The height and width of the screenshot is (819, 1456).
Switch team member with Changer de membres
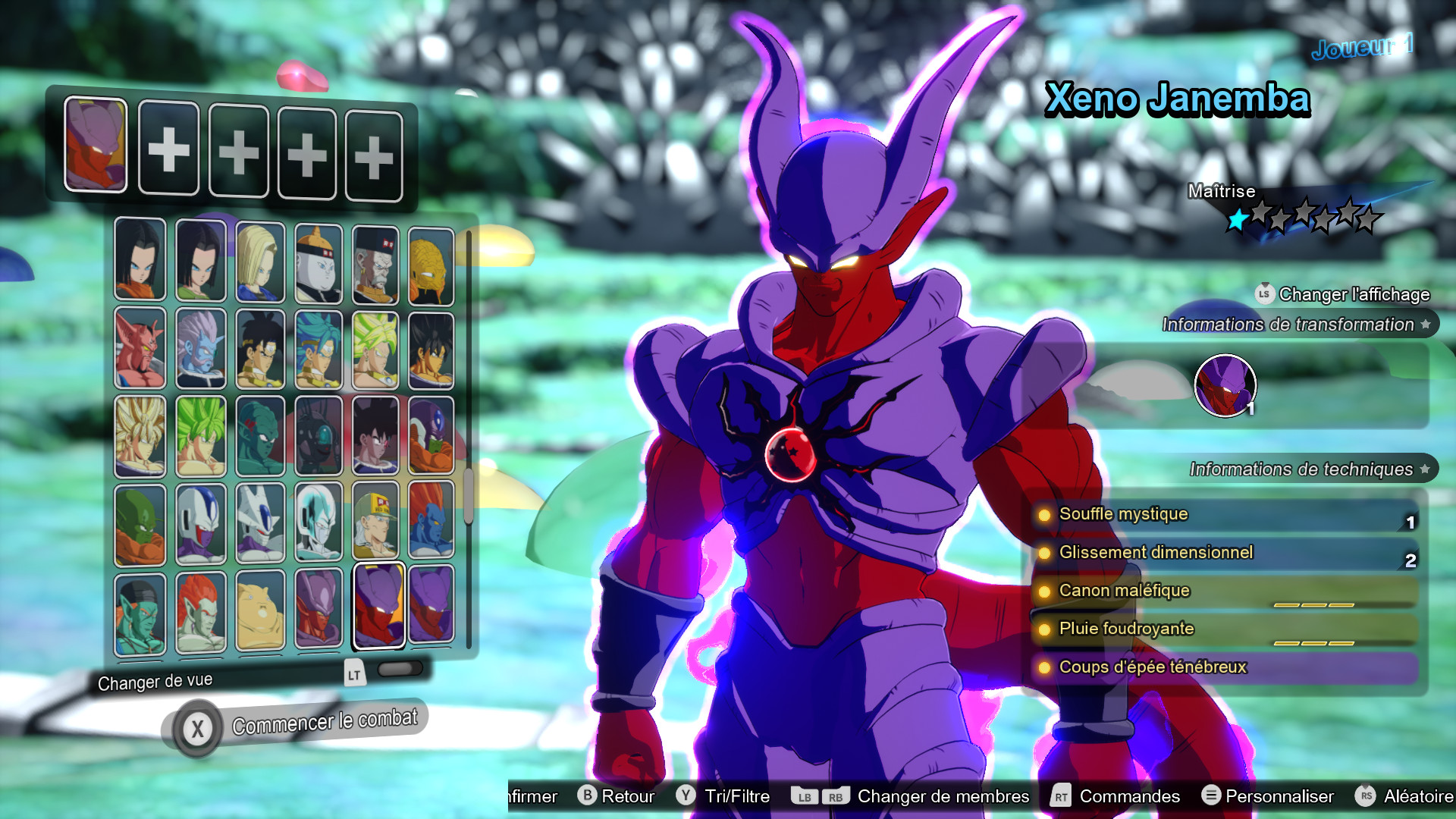coord(943,796)
